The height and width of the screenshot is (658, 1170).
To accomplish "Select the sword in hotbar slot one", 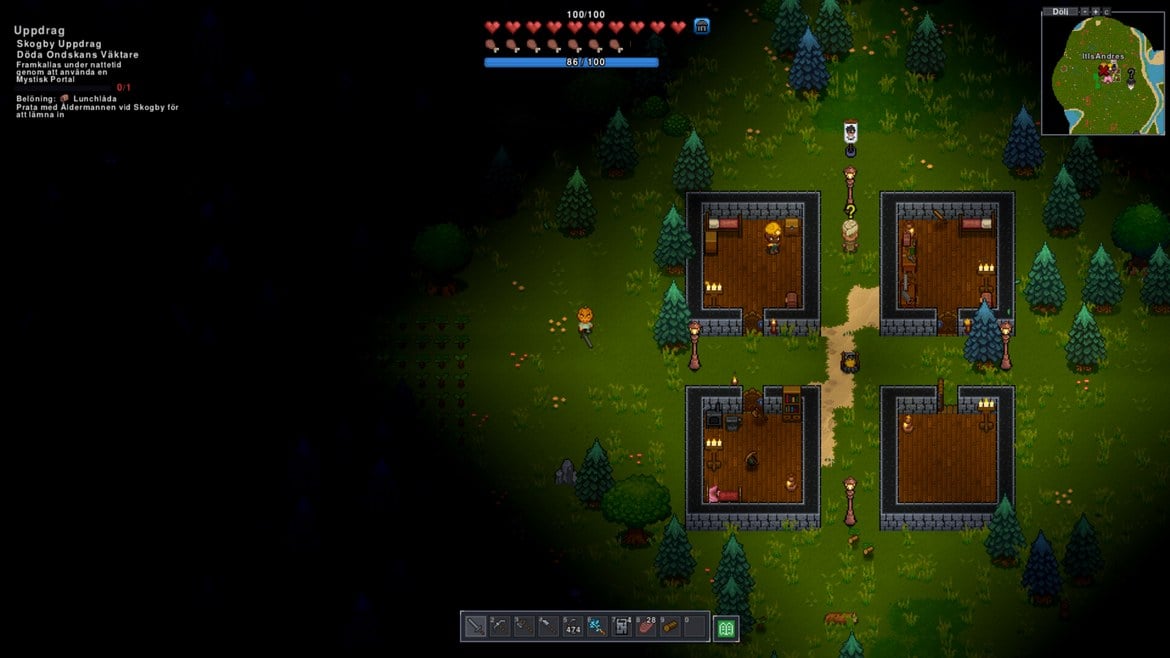I will 475,627.
